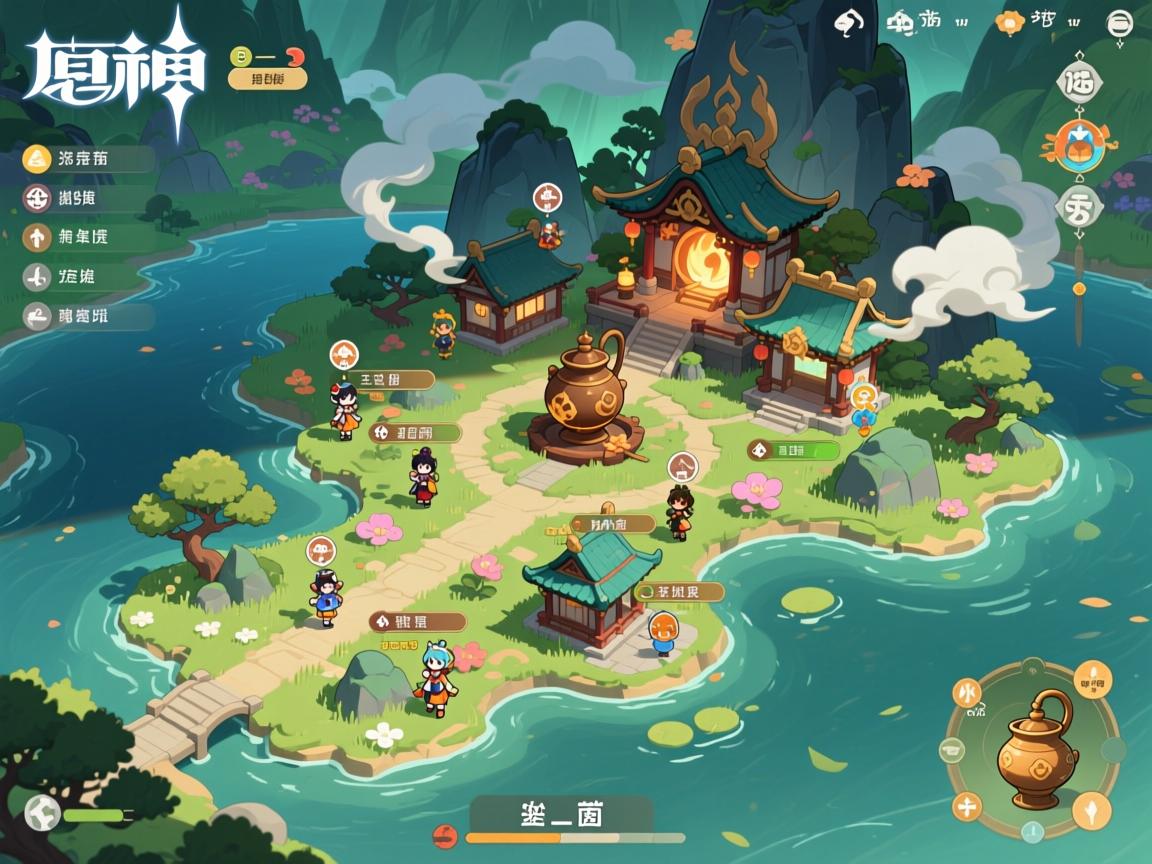The width and height of the screenshot is (1152, 864).
Task: Select the green name label near the right pavilion
Action: (794, 451)
